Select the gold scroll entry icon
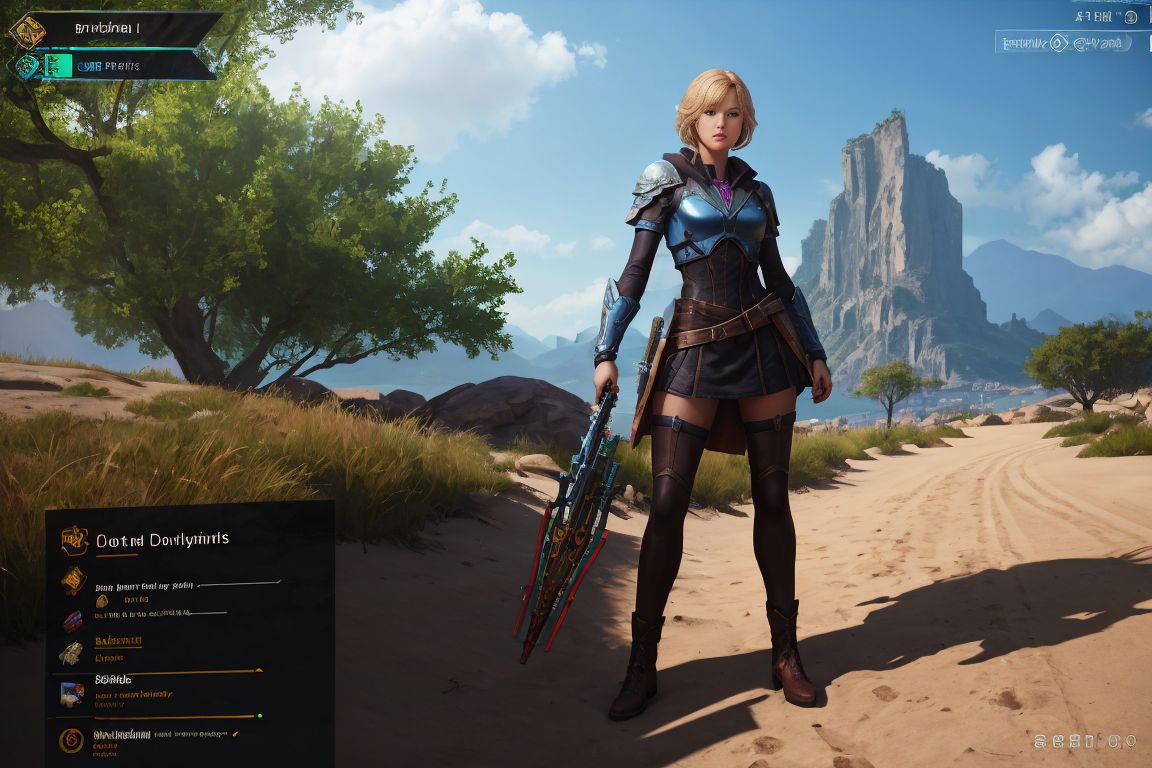This screenshot has height=768, width=1152. [x=73, y=579]
